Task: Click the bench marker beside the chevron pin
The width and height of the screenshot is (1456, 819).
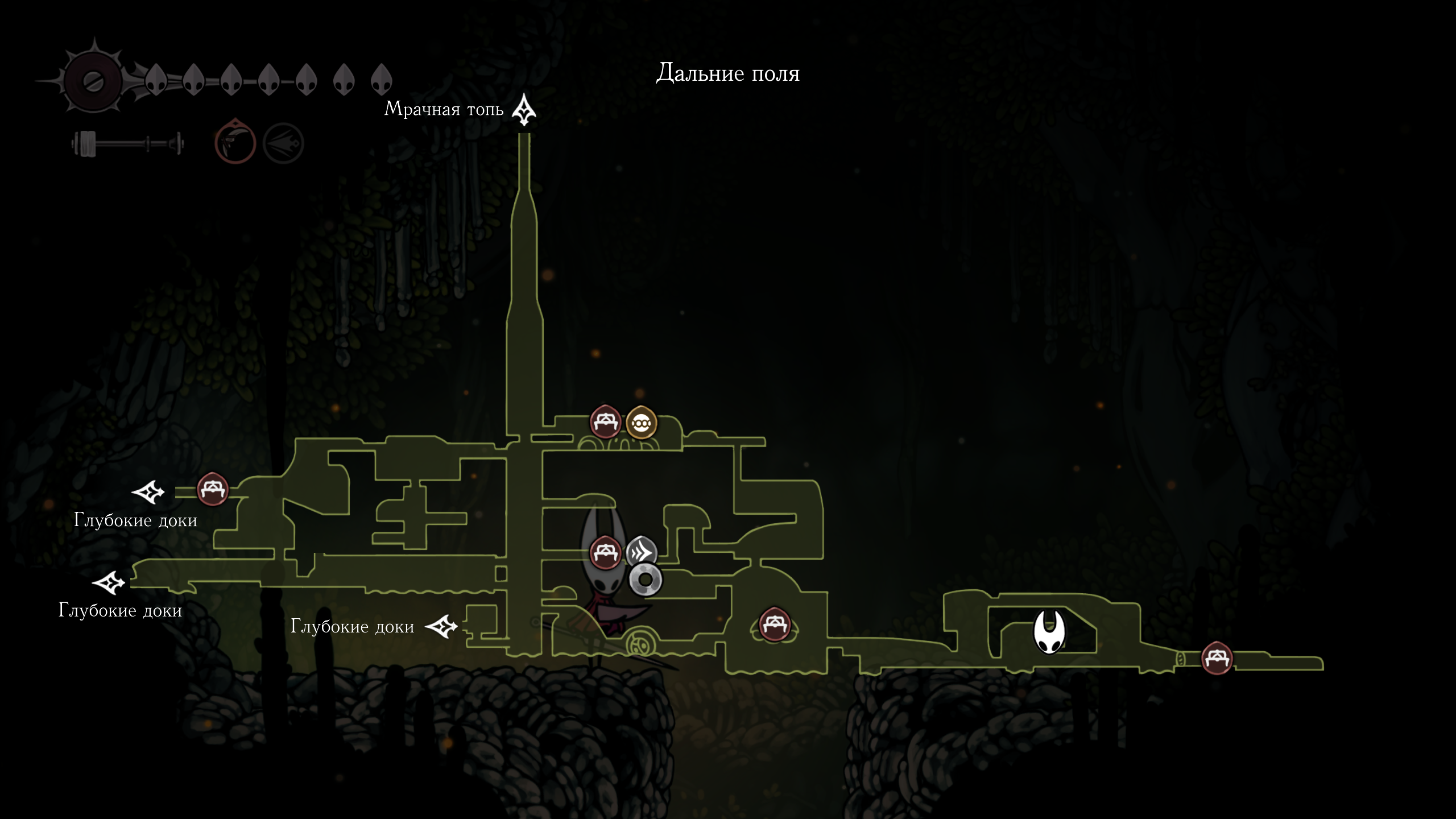Action: tap(605, 552)
